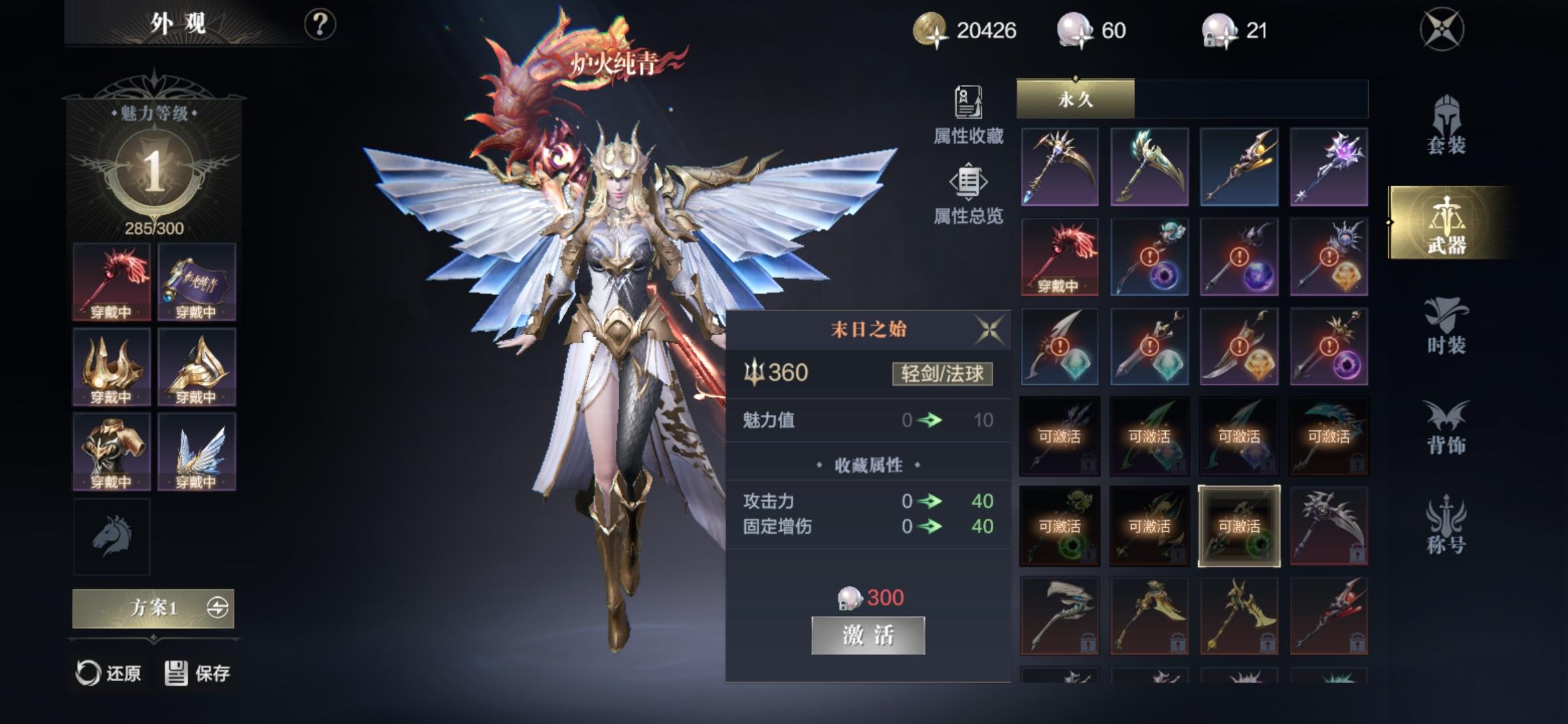Open the 时装 category
This screenshot has width=1568, height=724.
(1446, 326)
